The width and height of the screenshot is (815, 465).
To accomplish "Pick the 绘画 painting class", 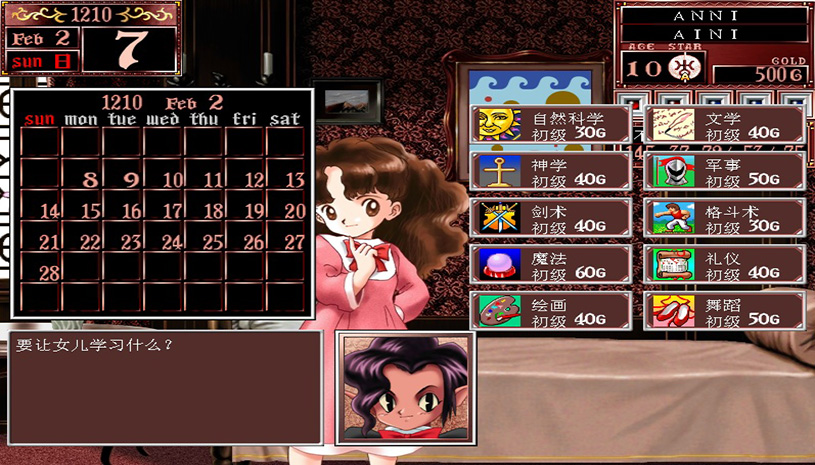I will click(551, 311).
